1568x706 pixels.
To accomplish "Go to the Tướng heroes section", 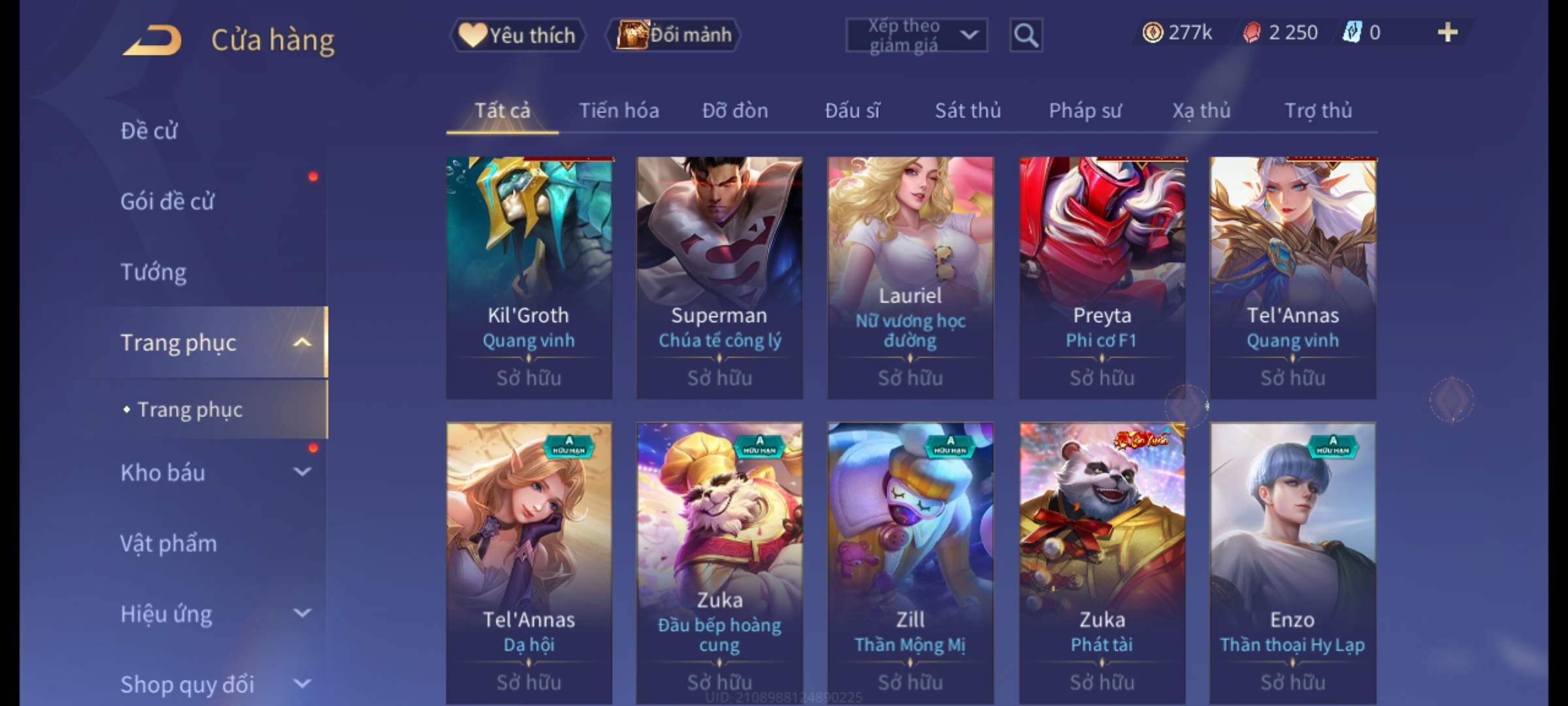I will [x=154, y=272].
